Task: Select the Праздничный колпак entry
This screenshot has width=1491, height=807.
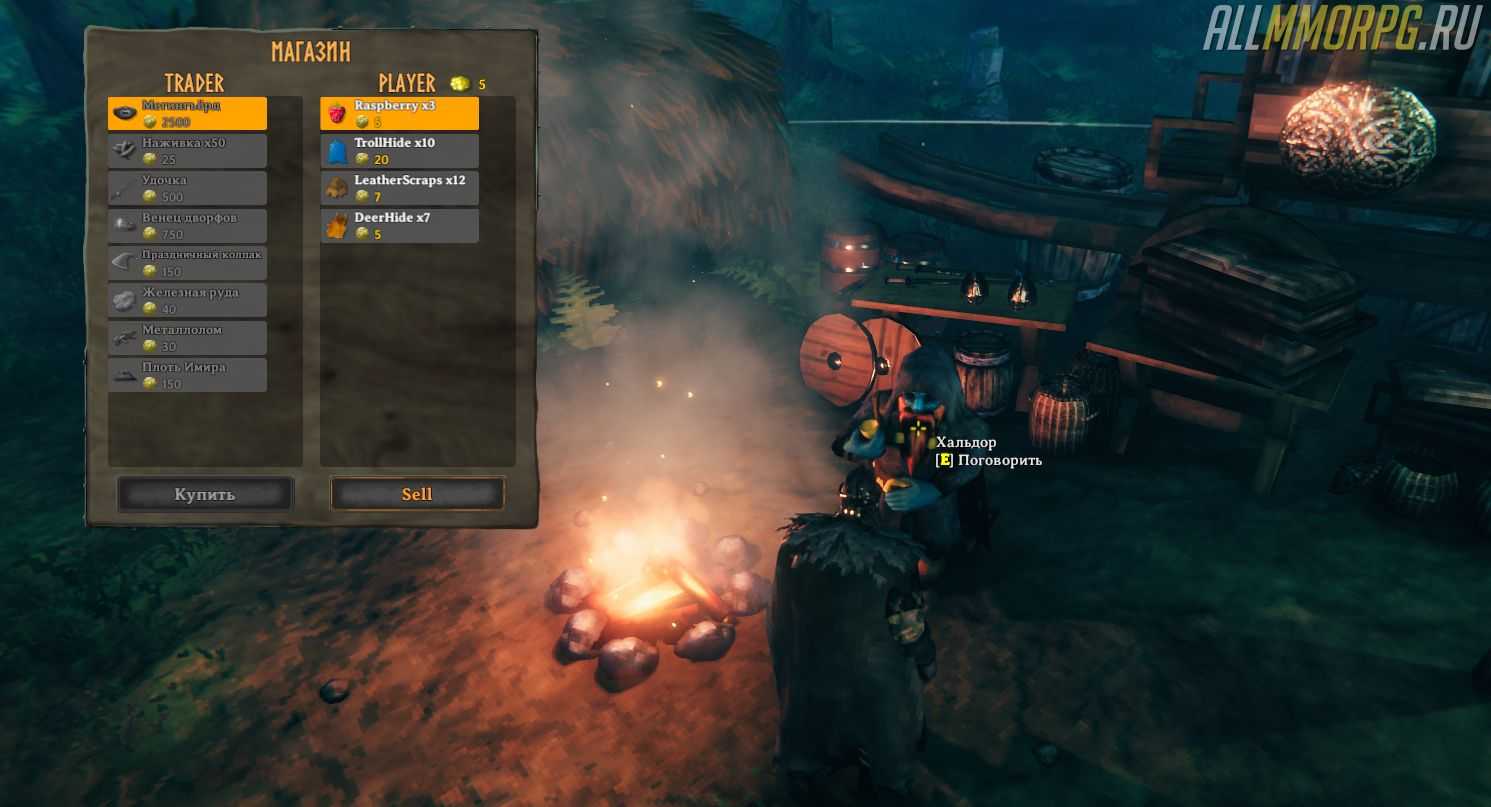Action: (187, 263)
